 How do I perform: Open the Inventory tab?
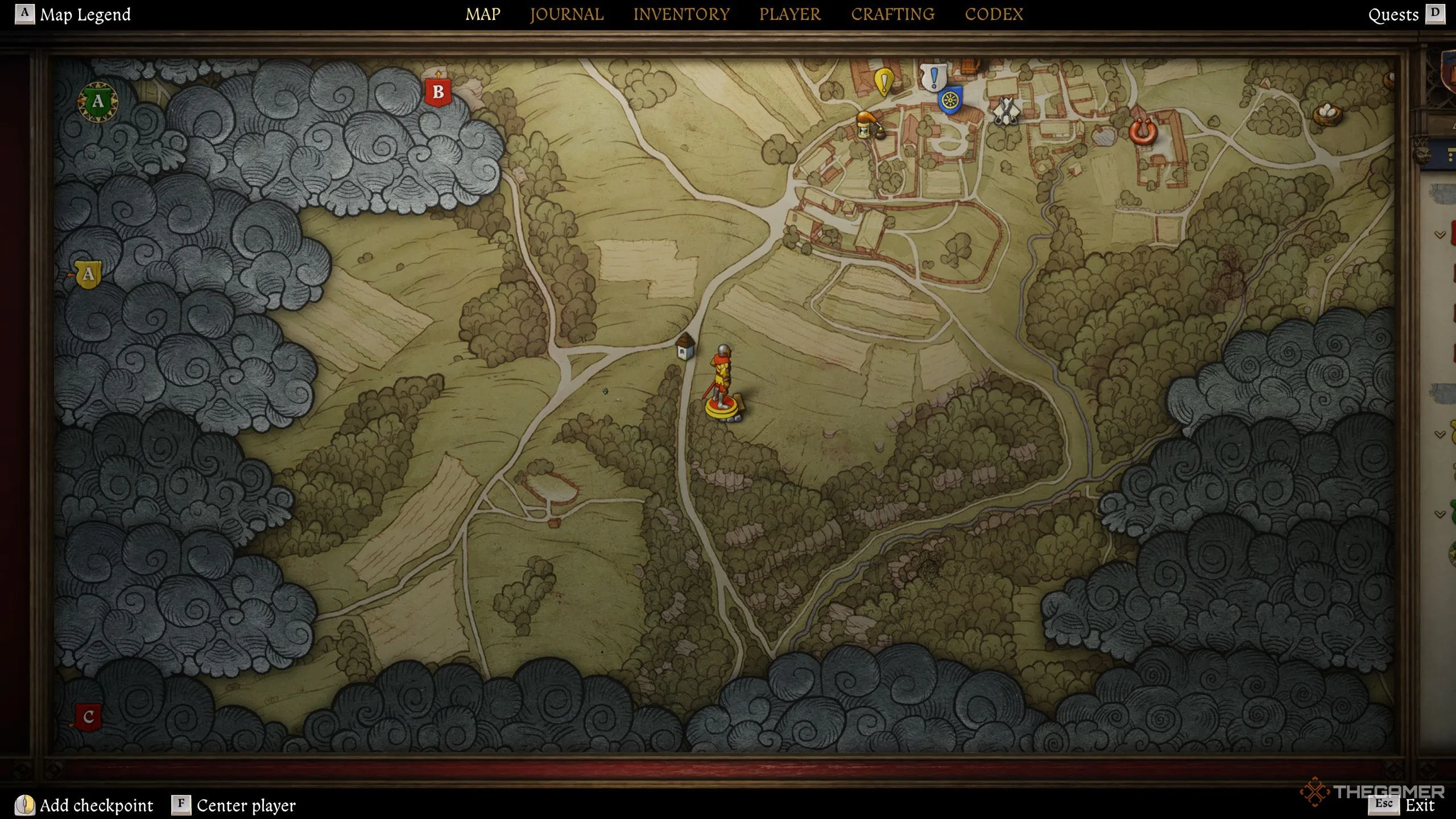[x=681, y=14]
